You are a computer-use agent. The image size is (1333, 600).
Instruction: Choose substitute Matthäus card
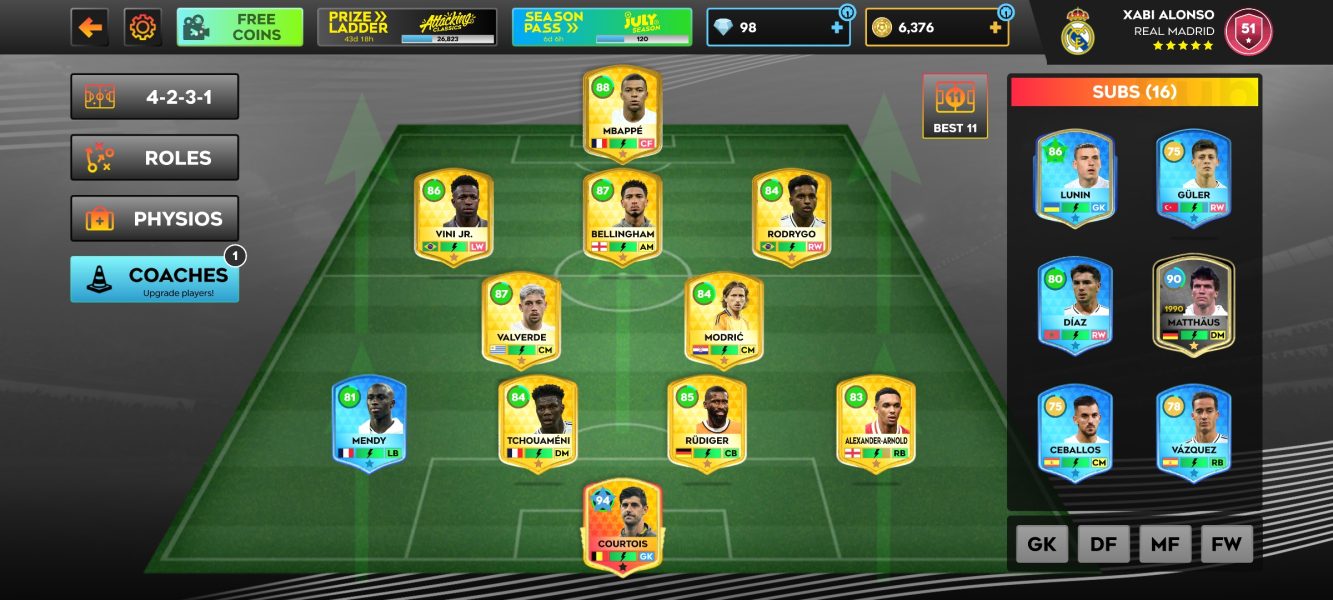pyautogui.click(x=1193, y=304)
